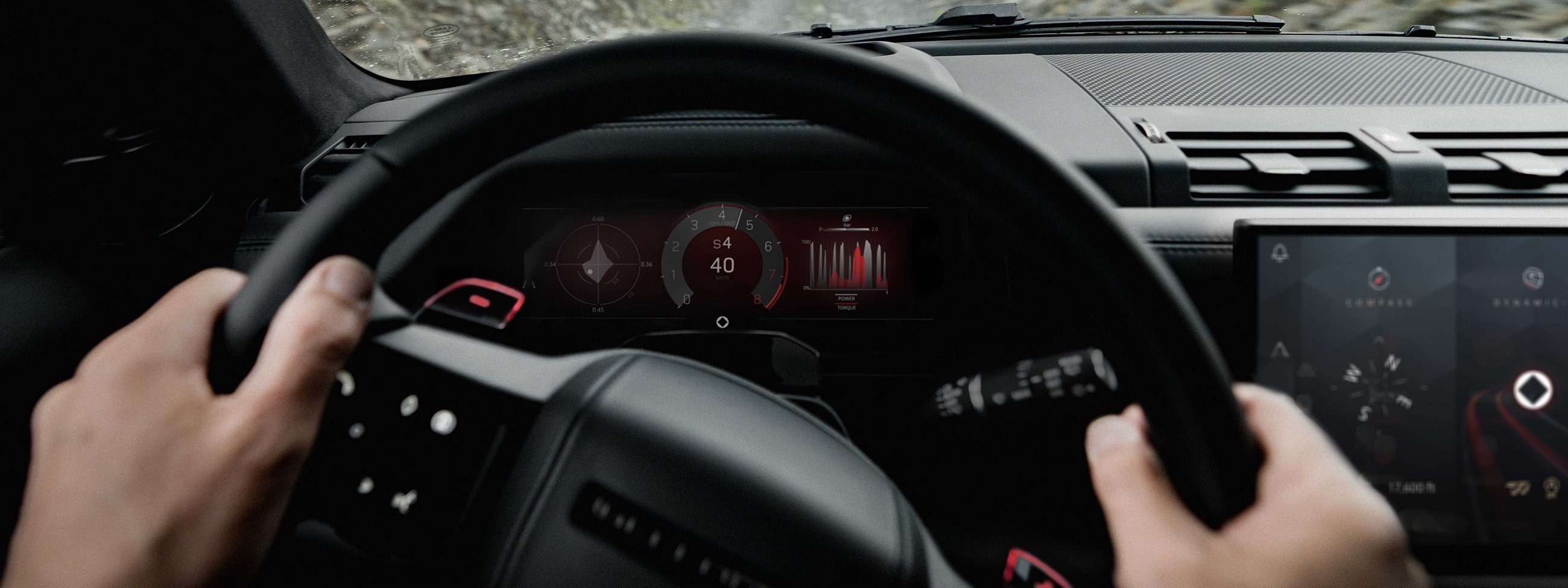This screenshot has height=588, width=1568.
Task: Select the Dynamic mode tile
Action: [1532, 279]
